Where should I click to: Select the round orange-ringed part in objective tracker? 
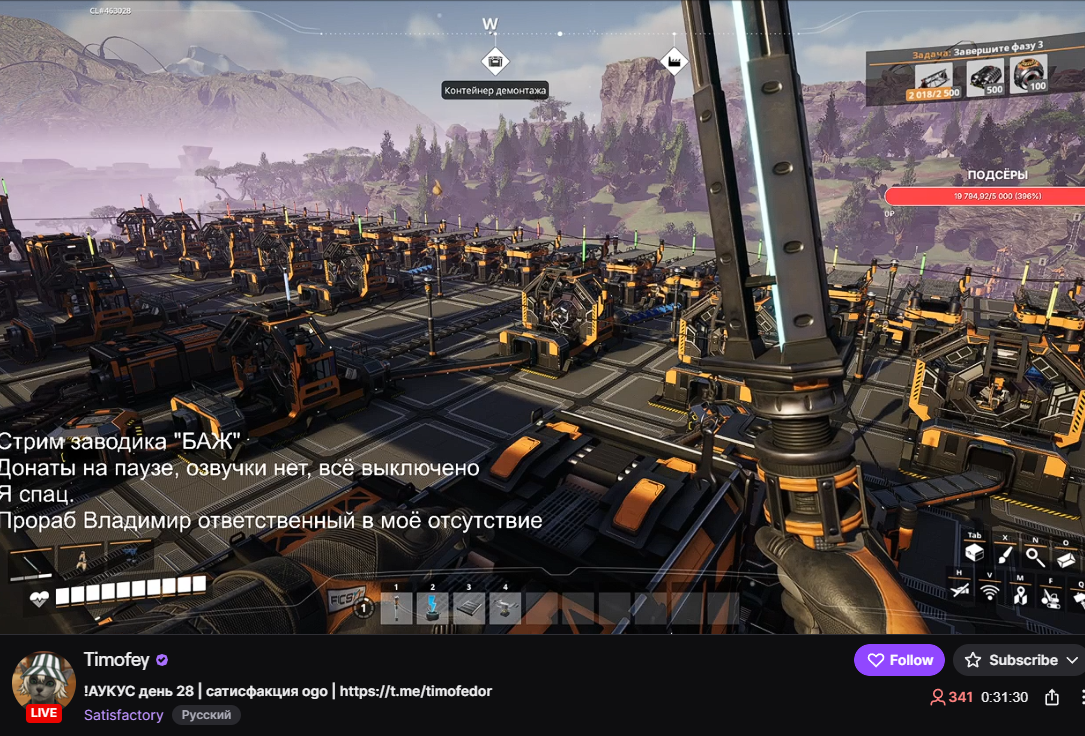click(x=1030, y=73)
